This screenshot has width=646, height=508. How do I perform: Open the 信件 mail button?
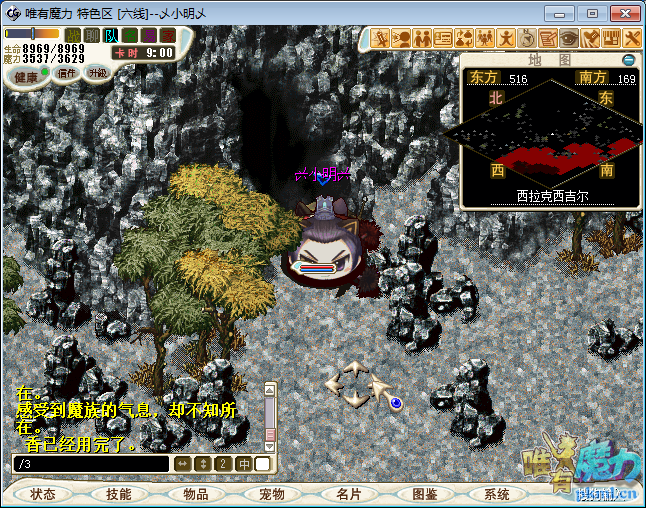67,73
